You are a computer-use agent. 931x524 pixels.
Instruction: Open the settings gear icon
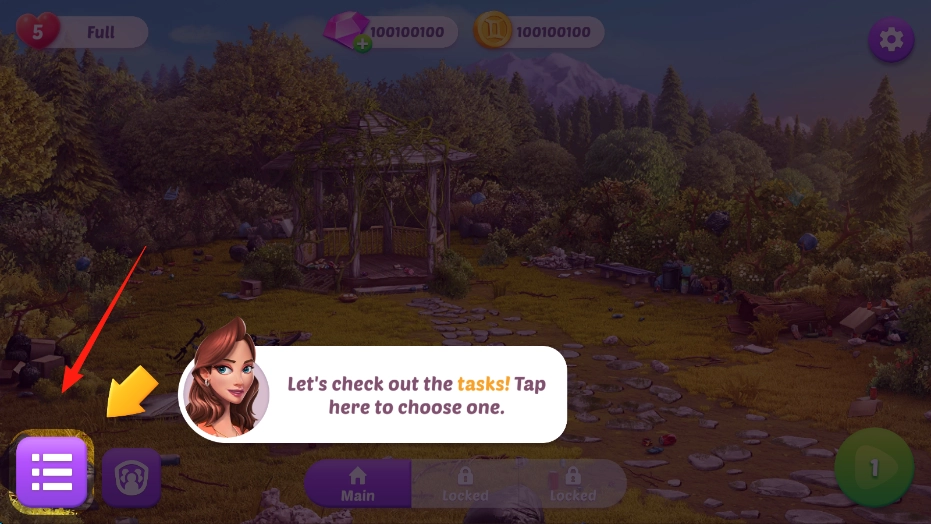coord(890,40)
